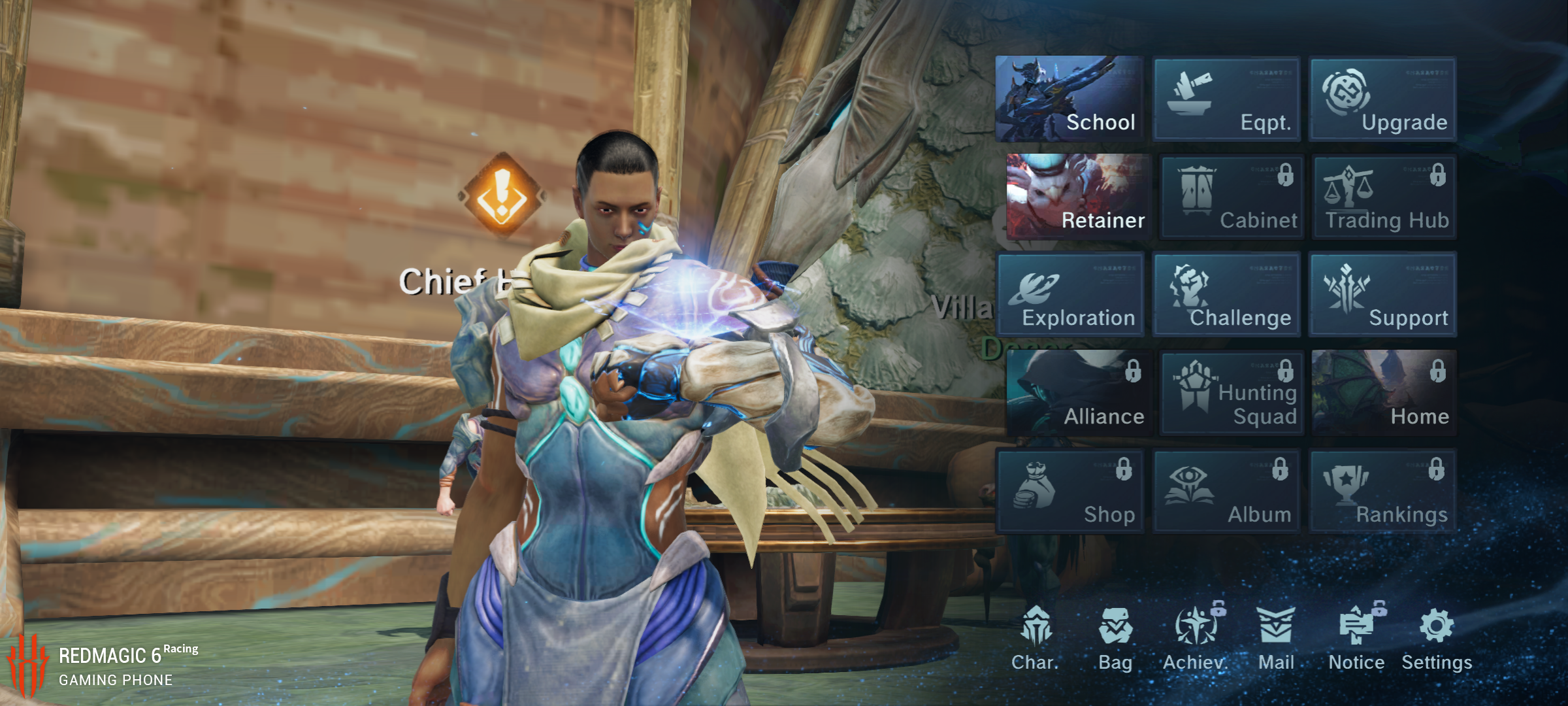Select the locked Hunting Squad tile
The image size is (1568, 706).
(1231, 393)
